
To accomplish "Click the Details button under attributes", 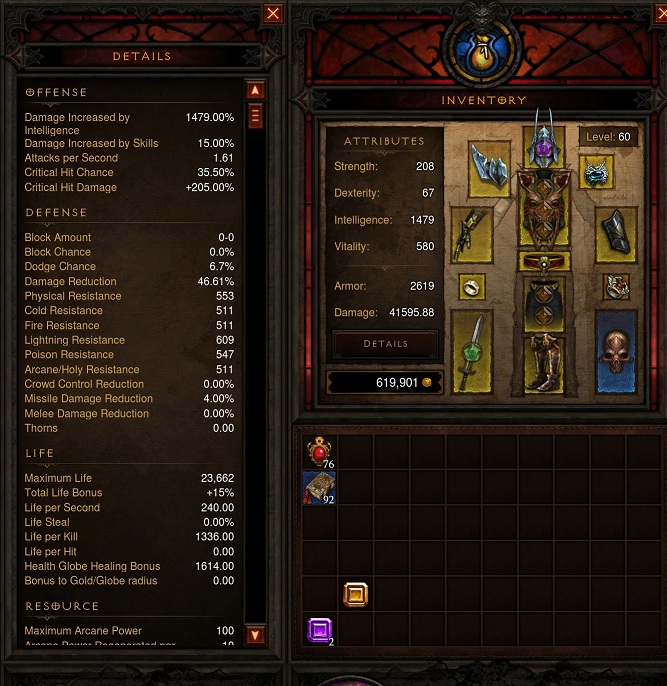I will [385, 344].
